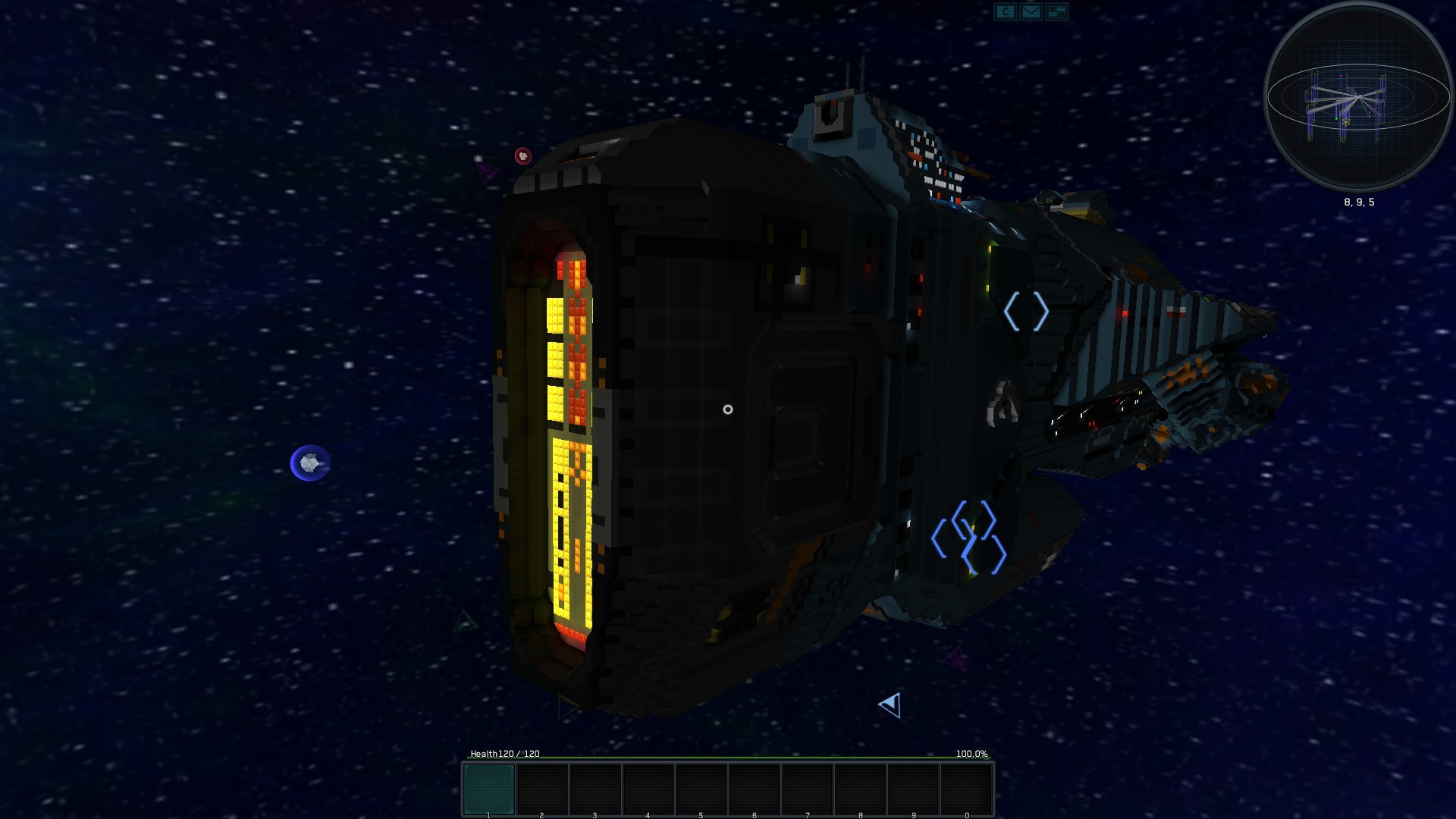The width and height of the screenshot is (1456, 819).
Task: Select hotbar slot numbered 0
Action: 967,789
